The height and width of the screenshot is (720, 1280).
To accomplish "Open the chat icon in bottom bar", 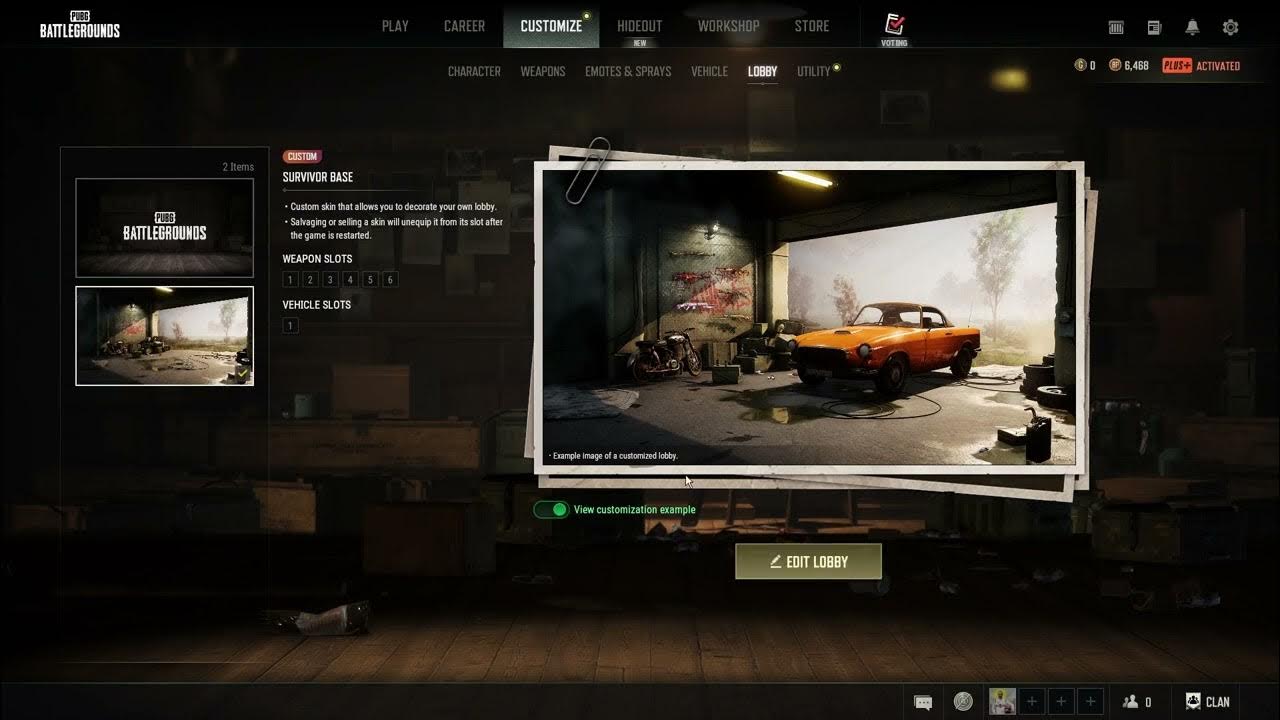I will [x=923, y=701].
